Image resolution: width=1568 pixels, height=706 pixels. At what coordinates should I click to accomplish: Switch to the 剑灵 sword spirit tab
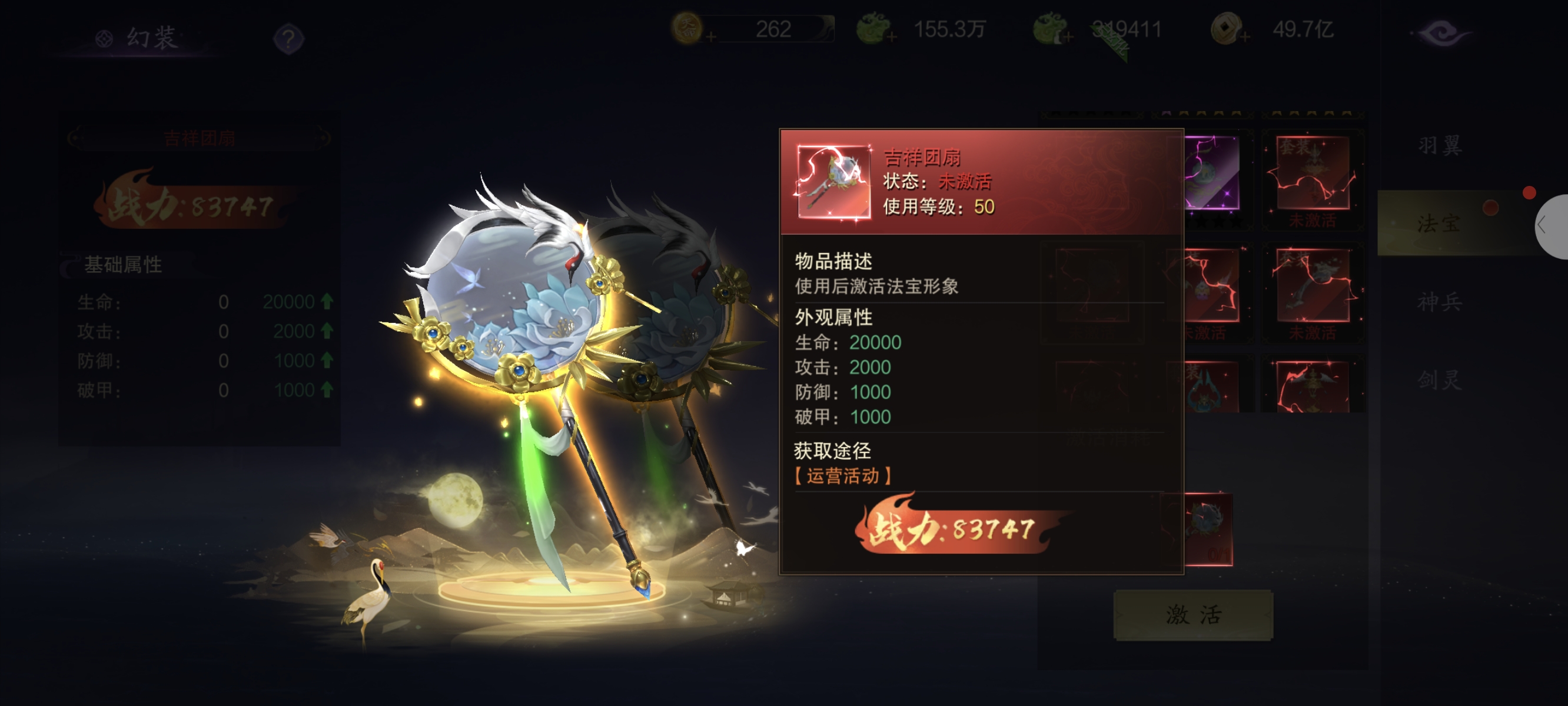click(x=1440, y=381)
